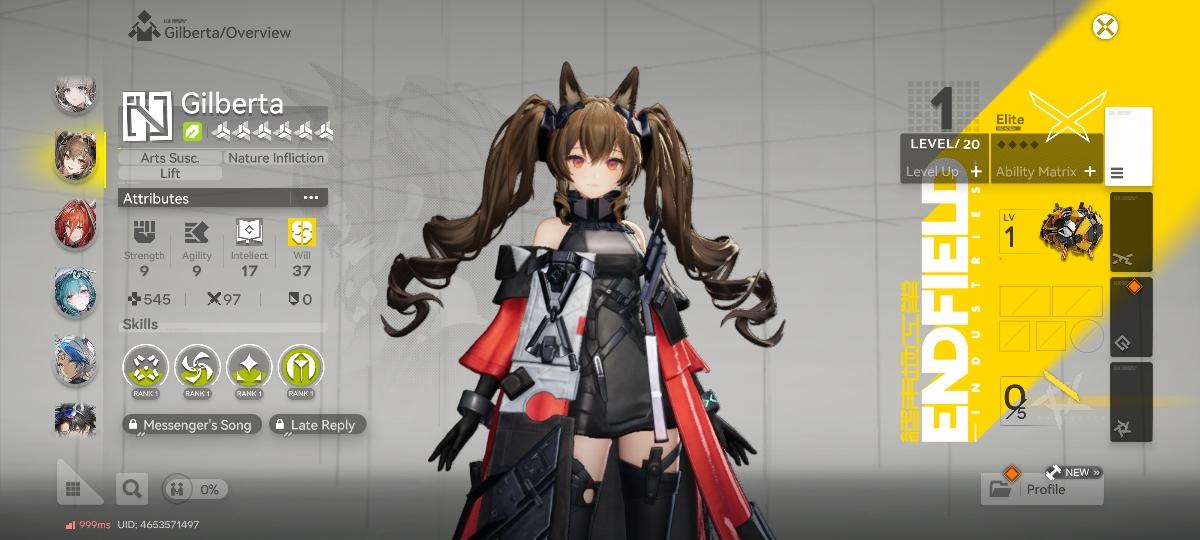Open the four-pointed star skill icon
Image resolution: width=1200 pixels, height=540 pixels.
coord(249,368)
